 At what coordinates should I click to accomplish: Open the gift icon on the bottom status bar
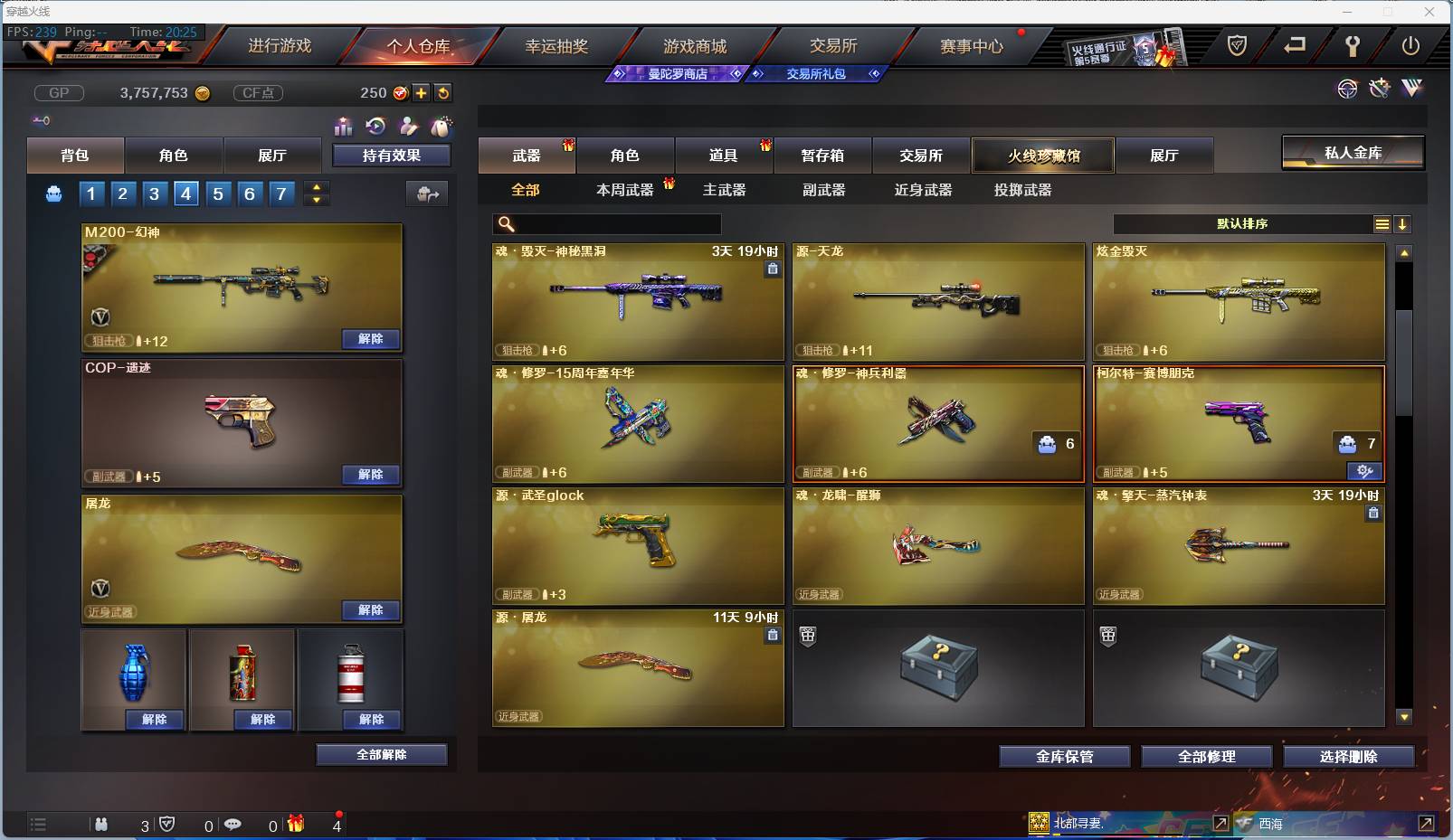coord(295,825)
